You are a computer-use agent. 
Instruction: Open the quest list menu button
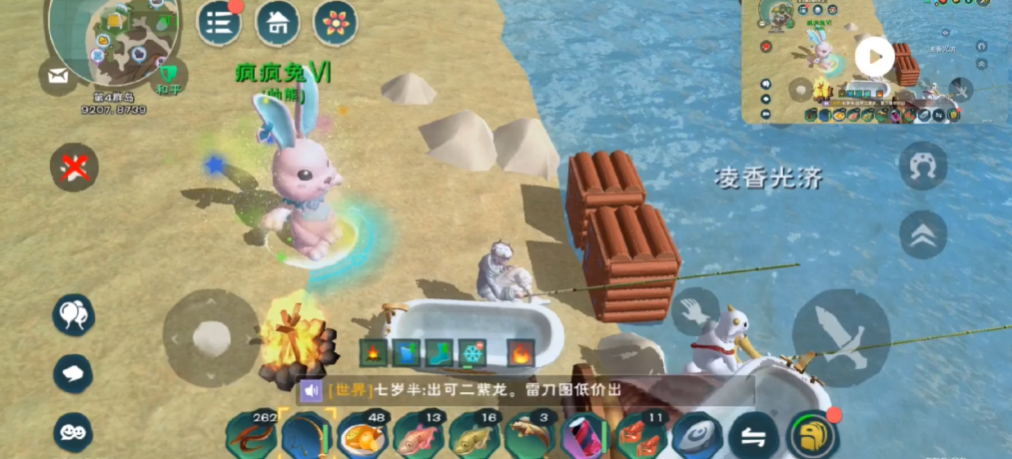pos(219,22)
